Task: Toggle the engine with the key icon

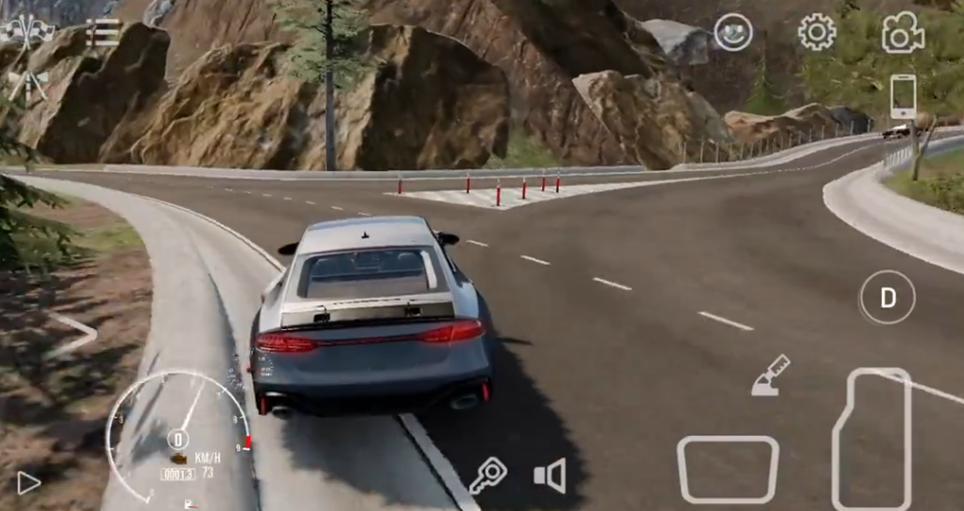Action: point(489,475)
